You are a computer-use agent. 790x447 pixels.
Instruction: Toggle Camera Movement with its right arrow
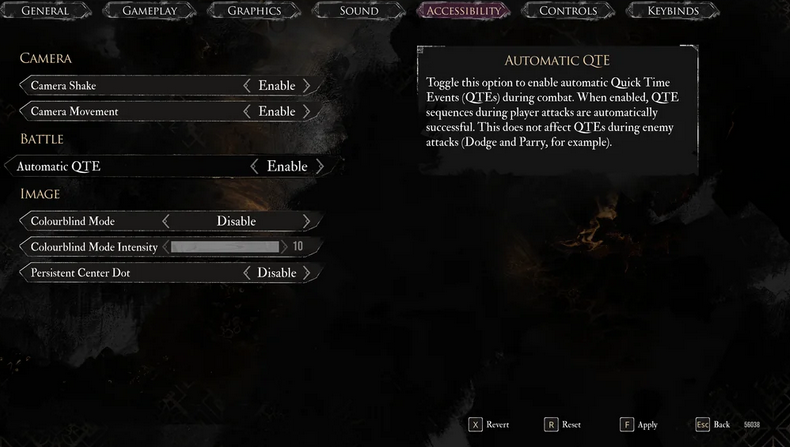click(307, 111)
